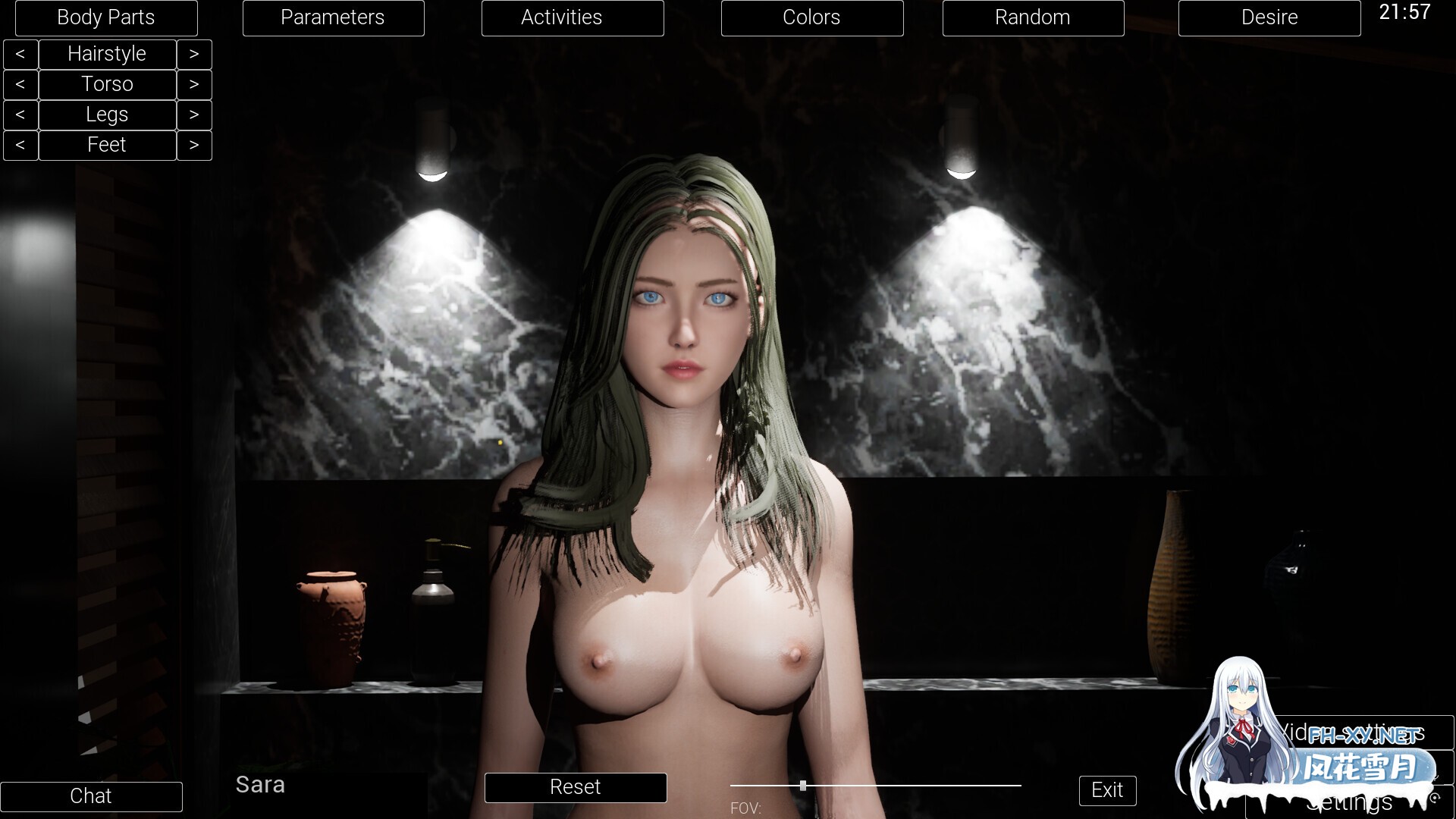Adjust the FOV slider
The width and height of the screenshot is (1456, 819).
tap(802, 786)
